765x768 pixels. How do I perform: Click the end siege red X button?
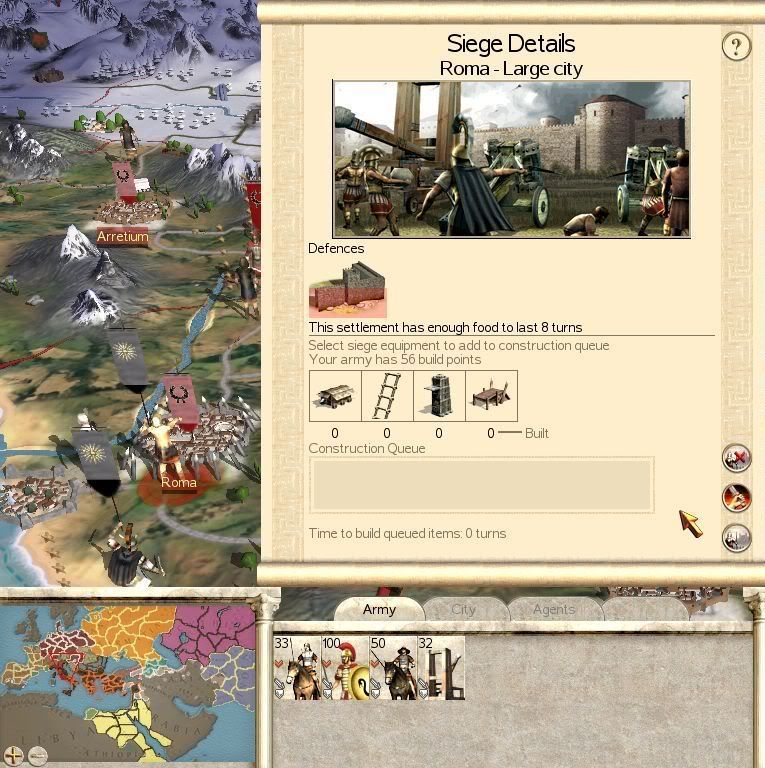736,458
